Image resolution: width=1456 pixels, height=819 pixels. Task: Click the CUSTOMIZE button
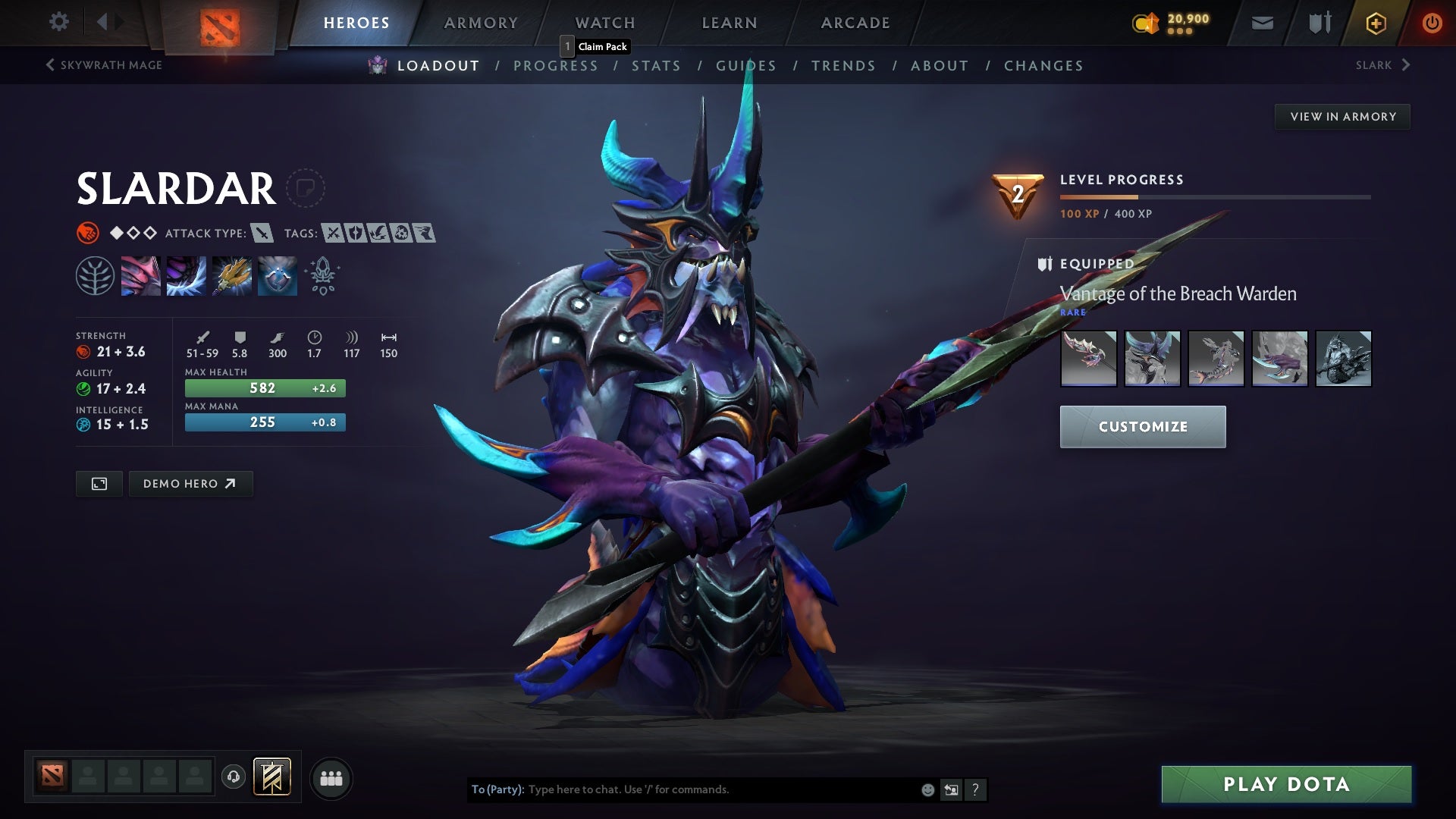[x=1142, y=426]
